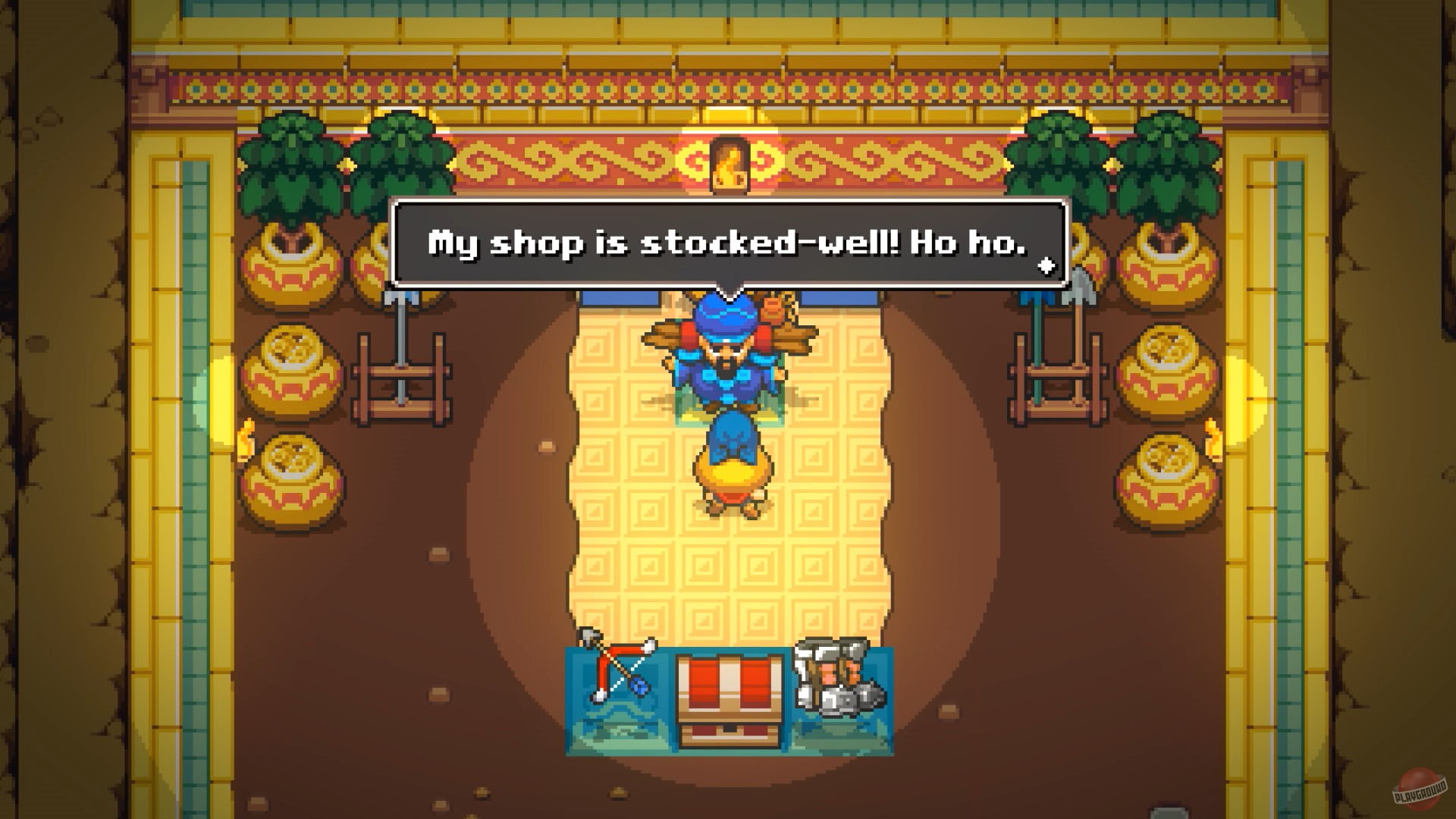
Task: Select the armor bundle shop item
Action: (838, 675)
